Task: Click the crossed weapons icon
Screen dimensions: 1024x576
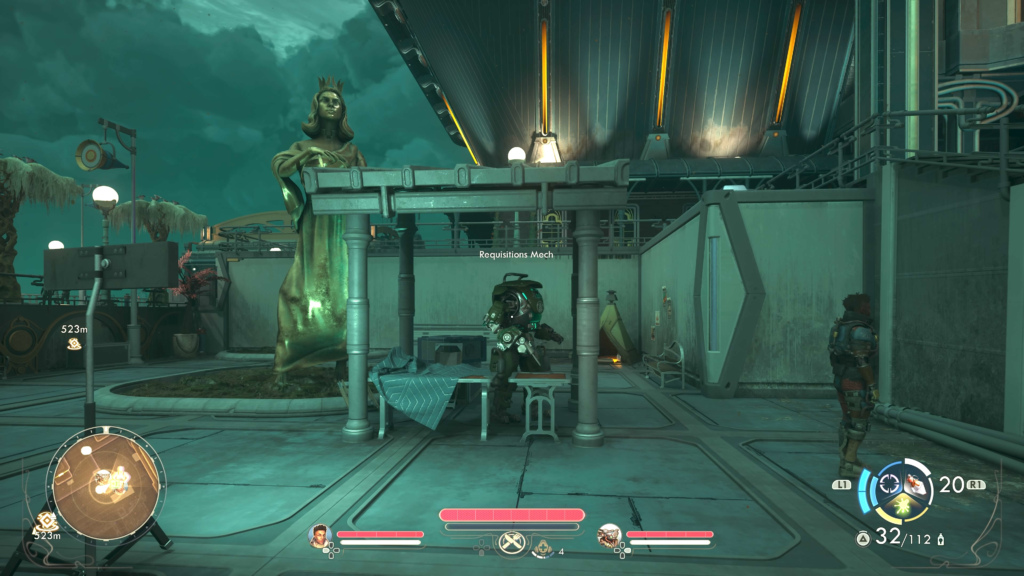Action: tap(511, 544)
